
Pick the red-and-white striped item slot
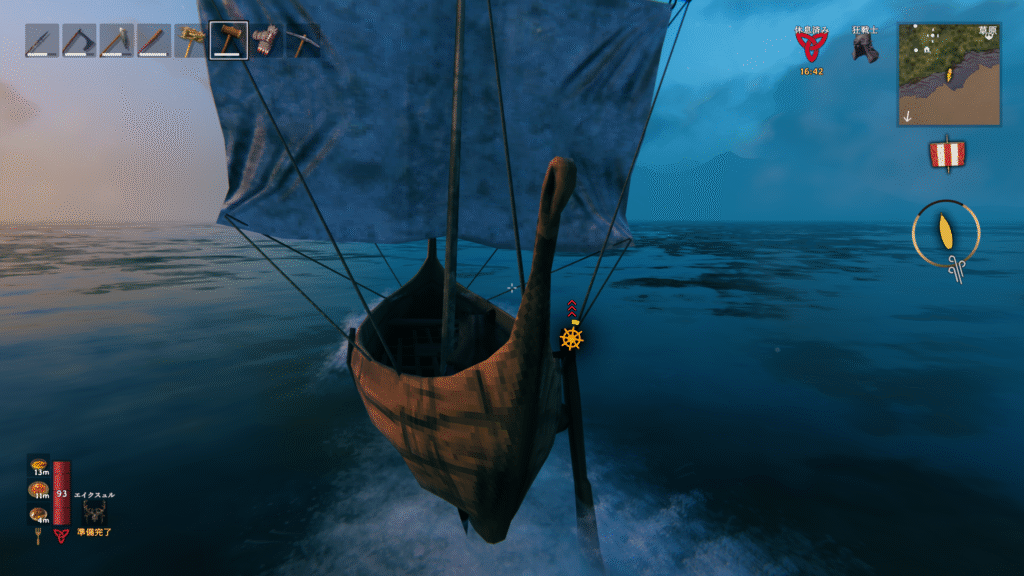point(266,41)
